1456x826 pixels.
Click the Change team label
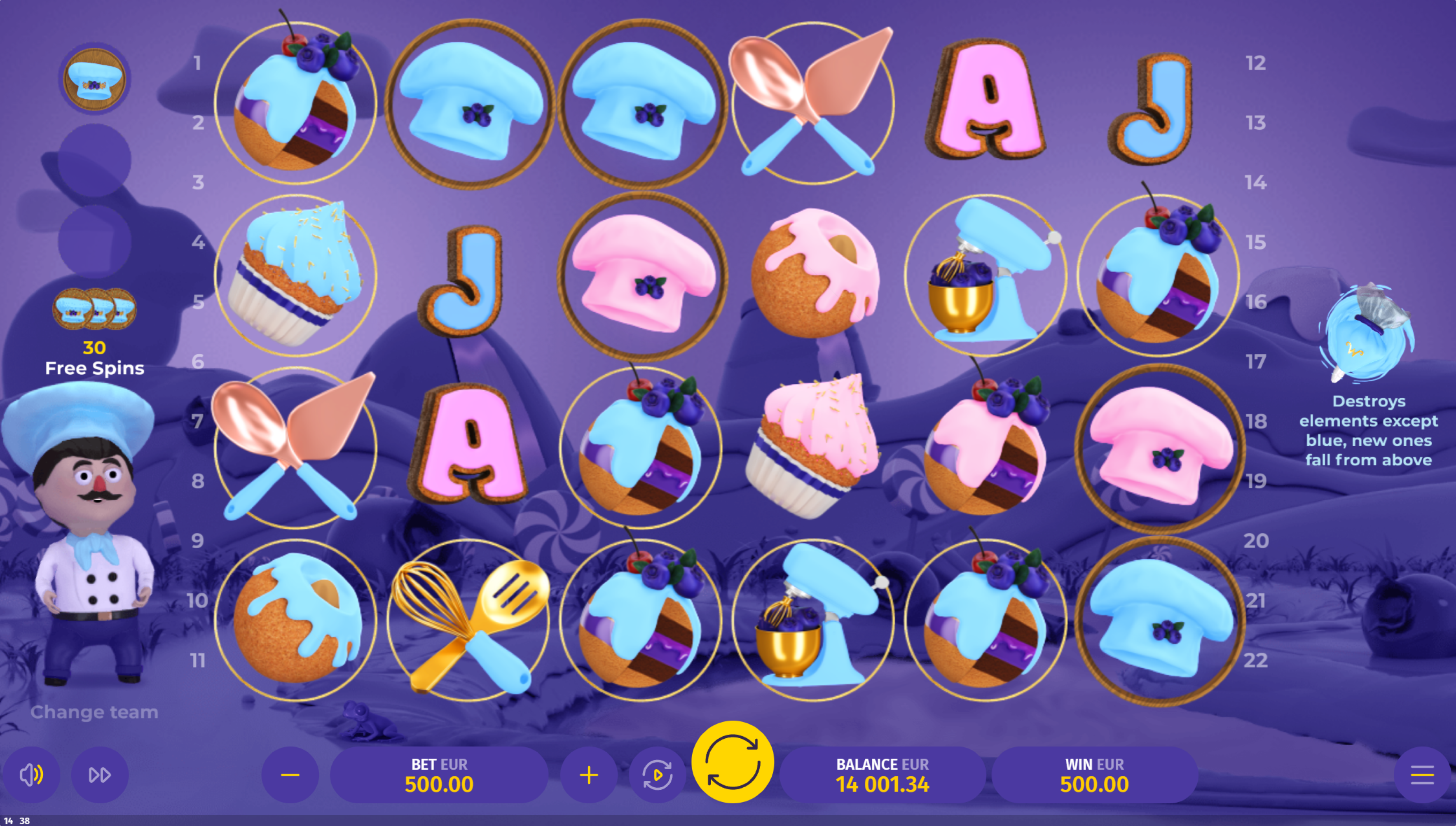pyautogui.click(x=94, y=712)
